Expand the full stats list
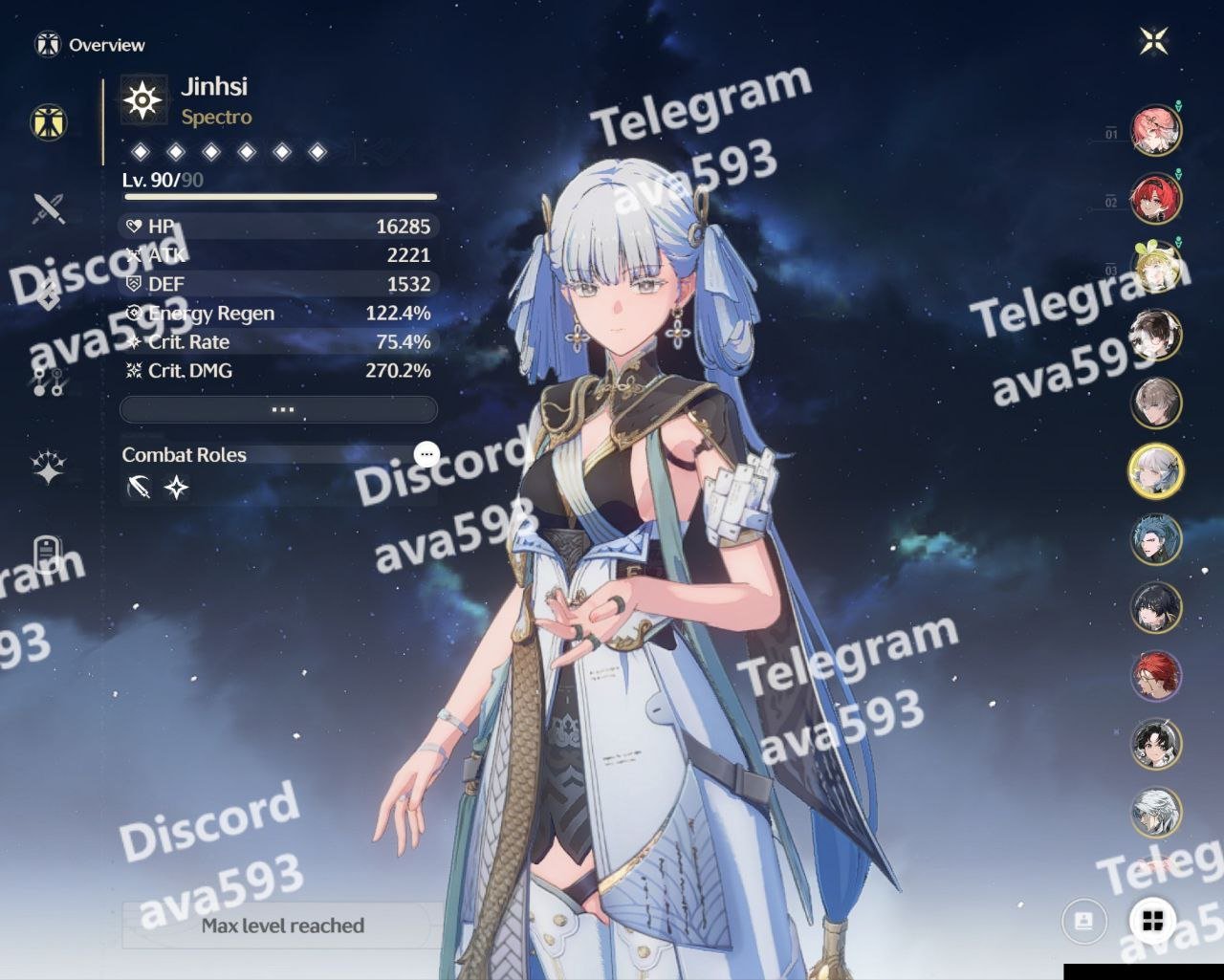The height and width of the screenshot is (980, 1224). 279,409
